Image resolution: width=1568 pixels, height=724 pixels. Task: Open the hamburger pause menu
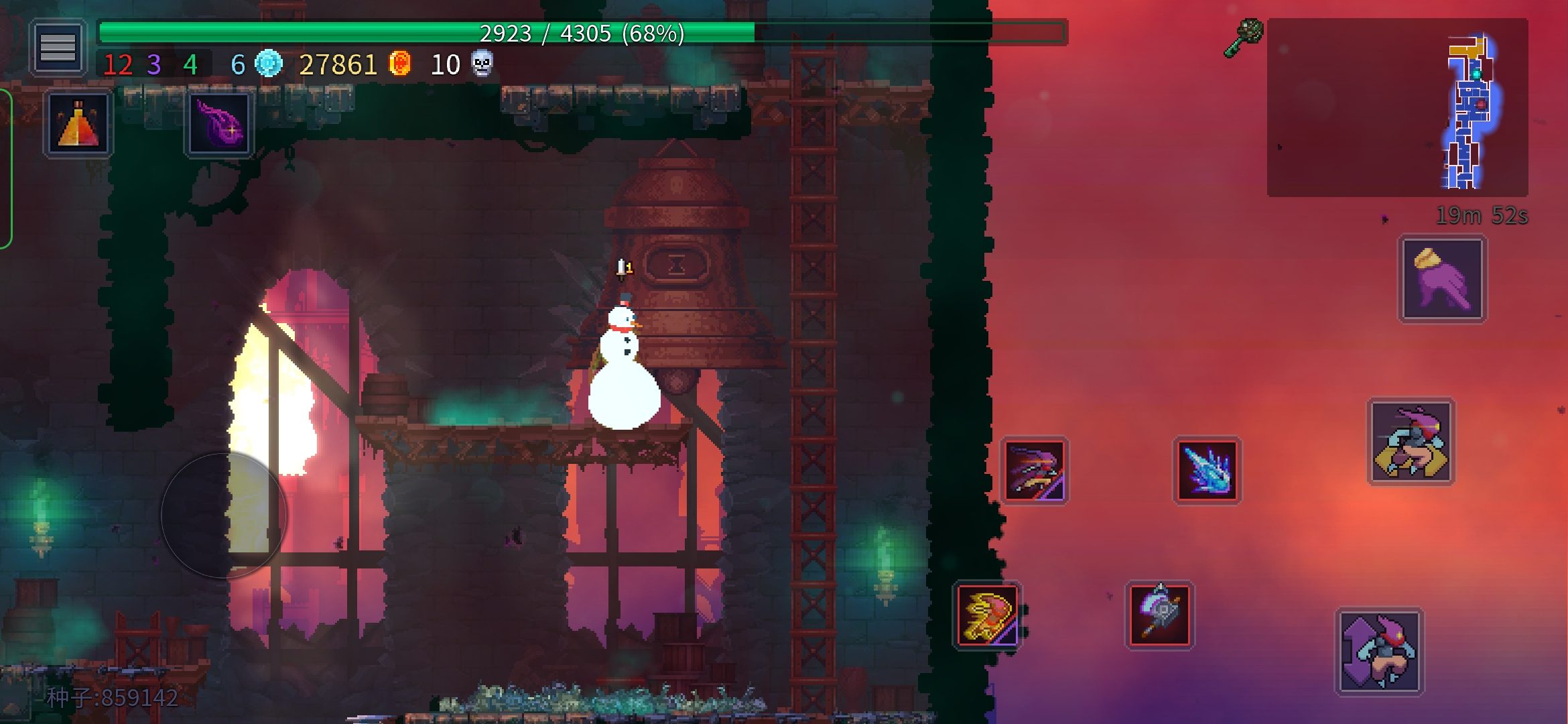click(x=58, y=48)
